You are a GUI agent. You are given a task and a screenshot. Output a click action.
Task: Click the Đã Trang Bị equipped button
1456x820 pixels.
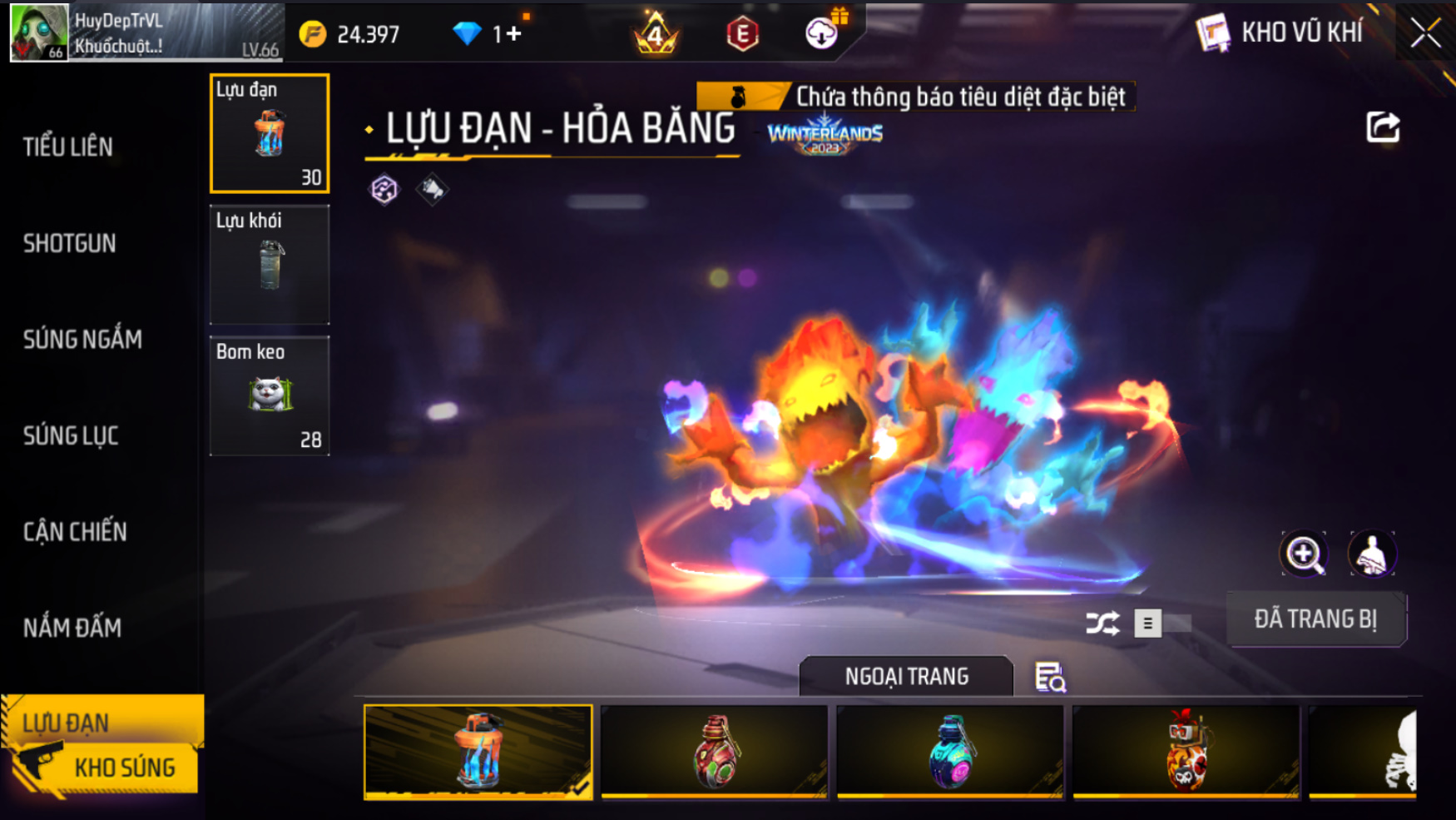(x=1315, y=619)
